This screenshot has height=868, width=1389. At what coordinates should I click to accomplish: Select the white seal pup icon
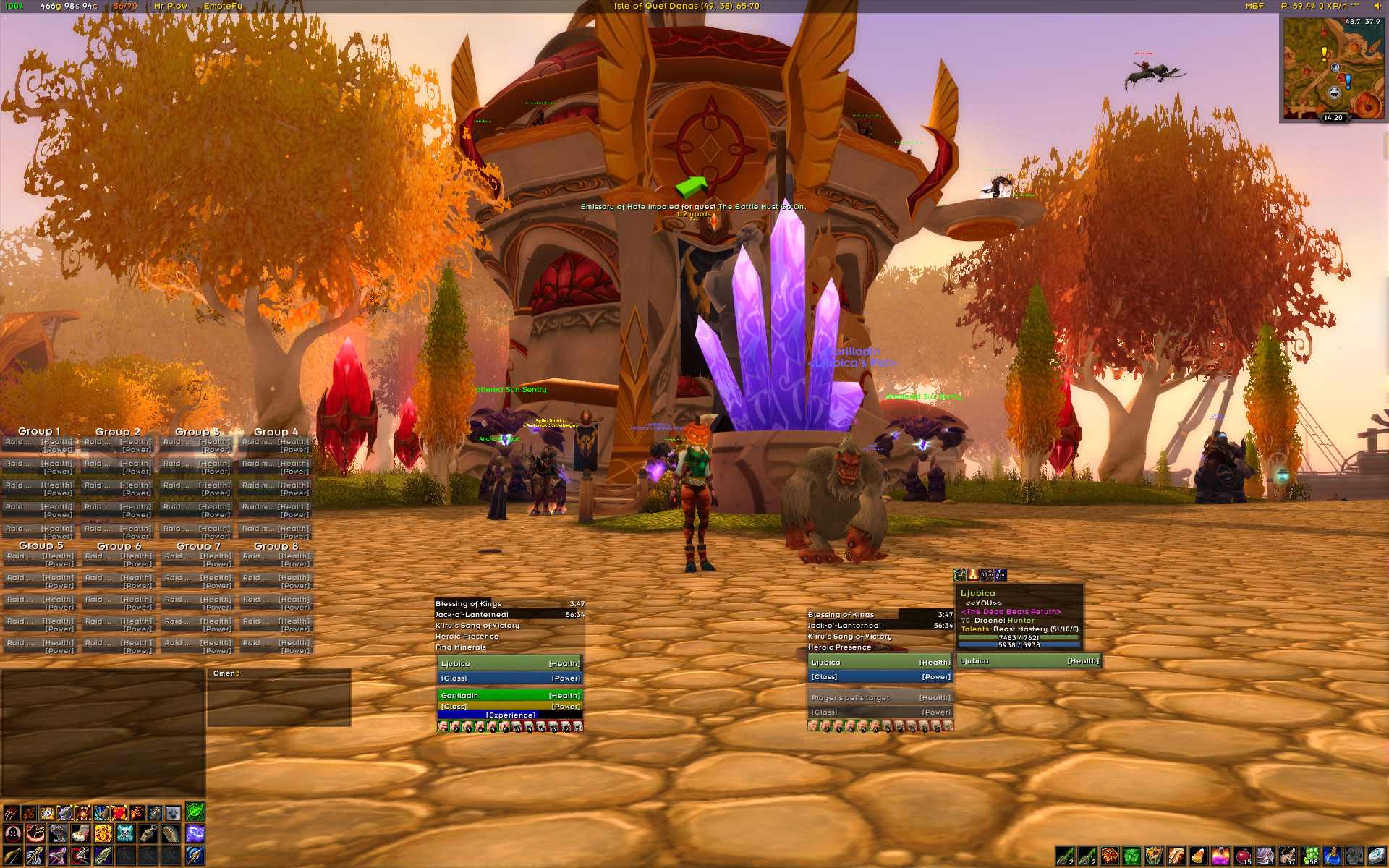click(173, 812)
